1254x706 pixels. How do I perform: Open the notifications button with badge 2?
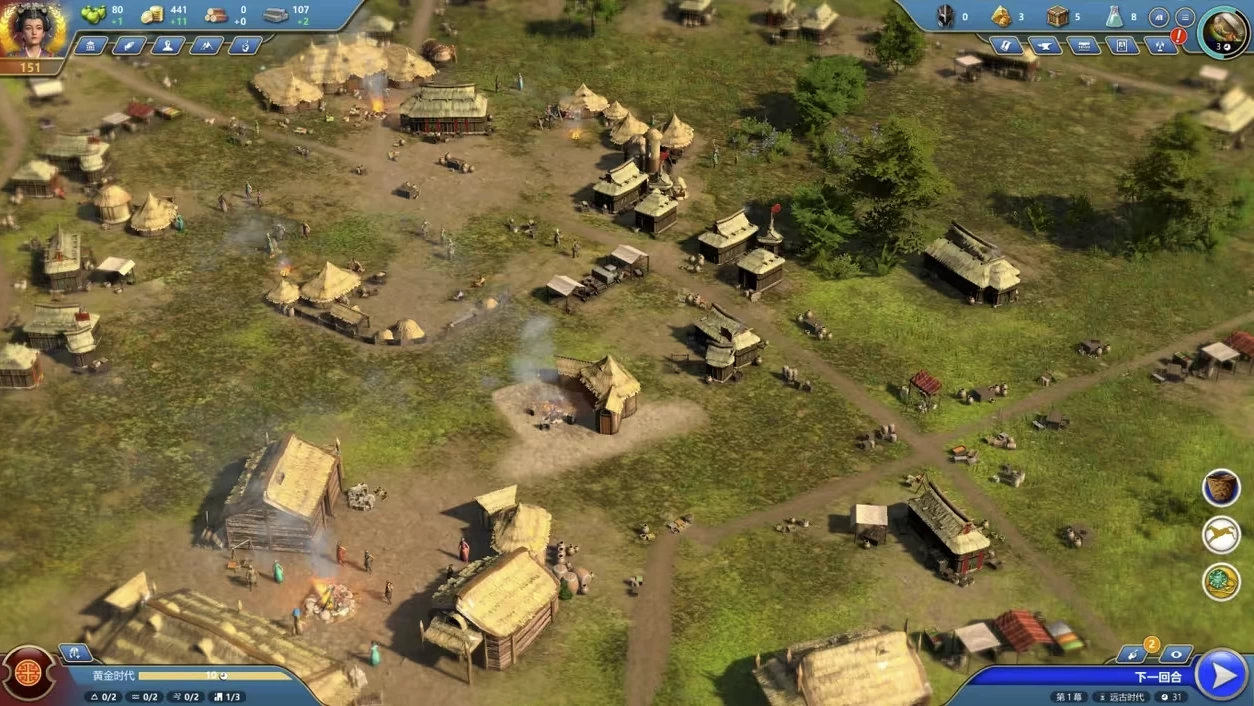[1134, 655]
